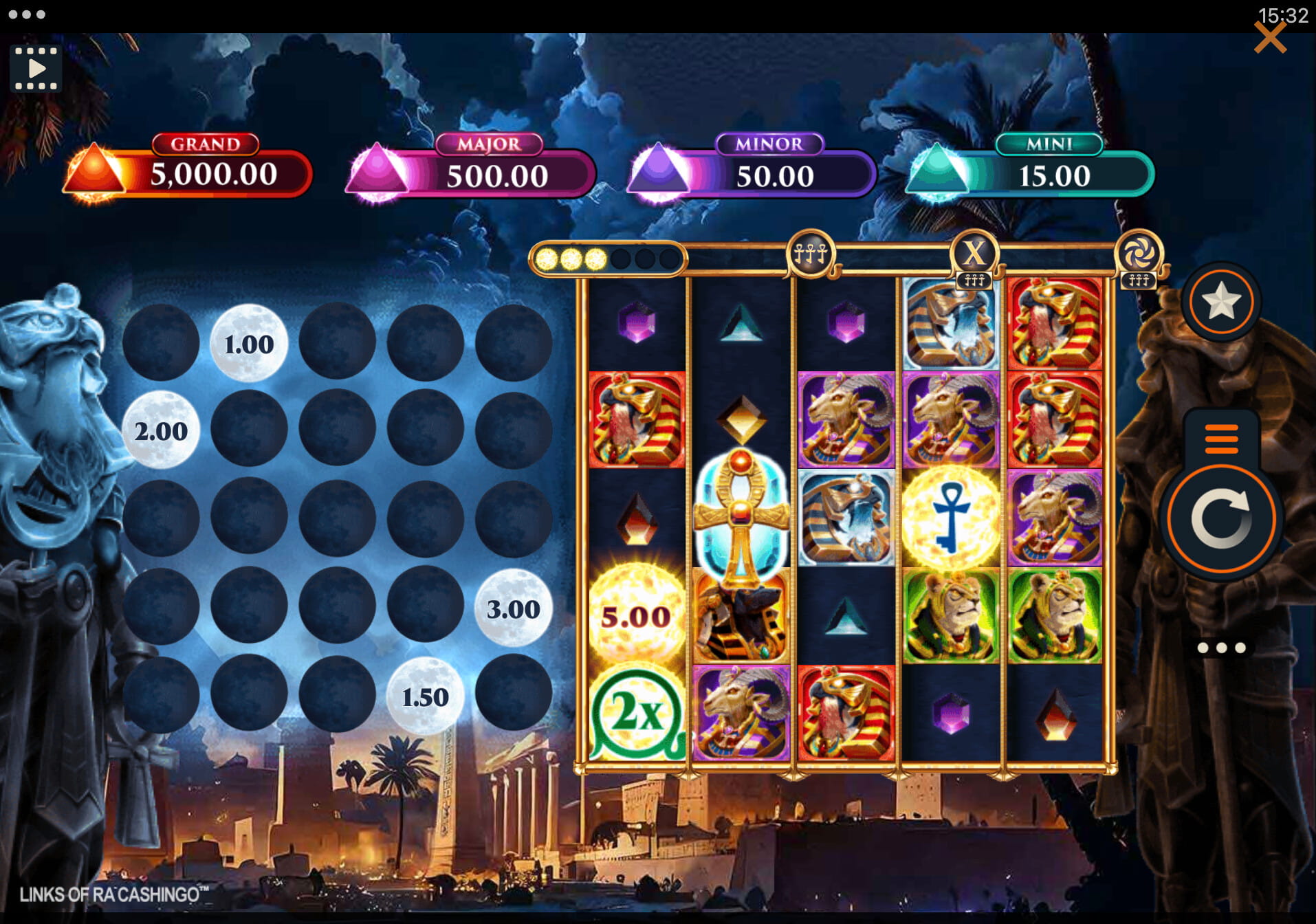Click the star feature button
The height and width of the screenshot is (924, 1316).
coord(1221,302)
